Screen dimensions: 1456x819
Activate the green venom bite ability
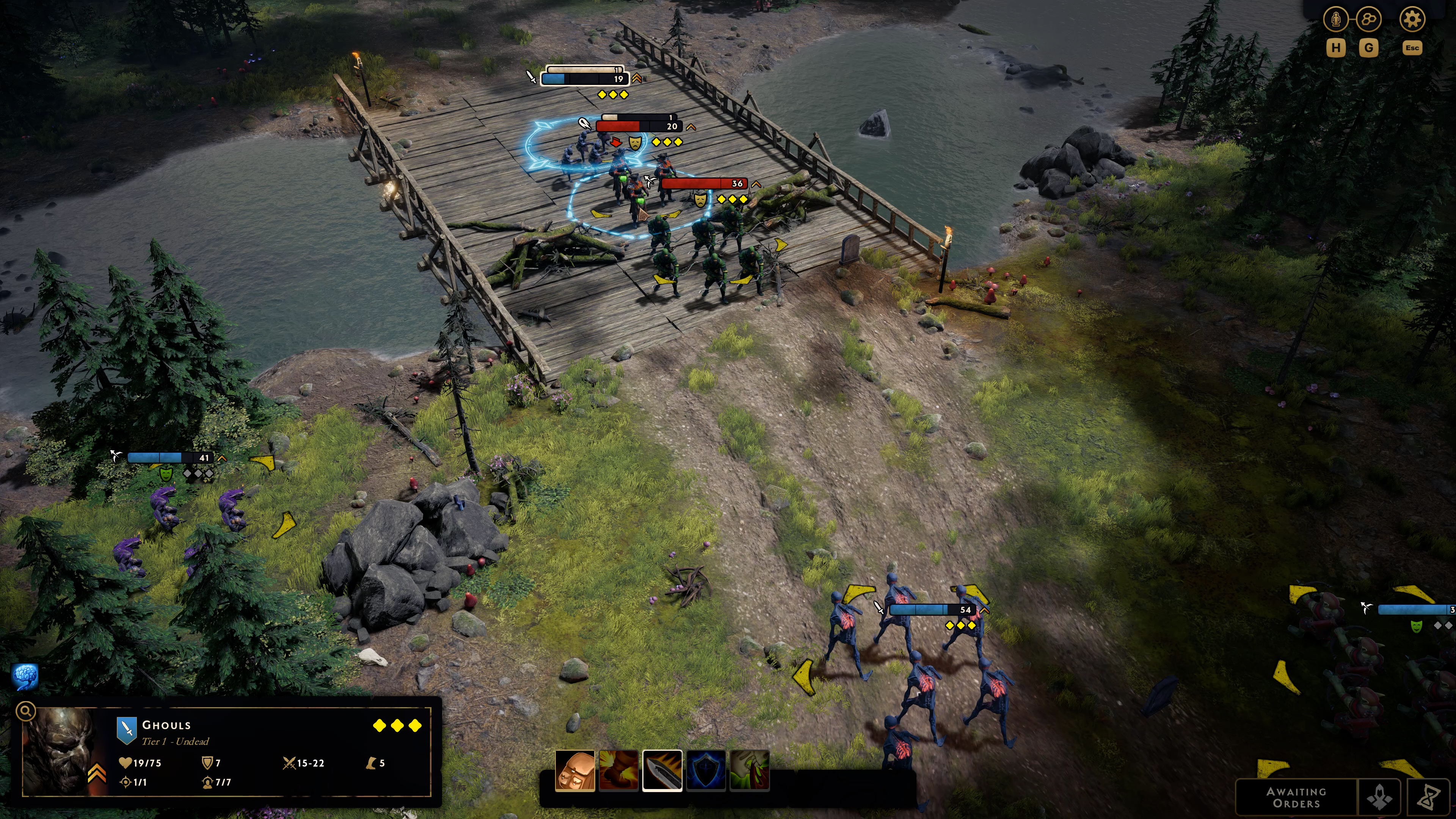tap(750, 771)
